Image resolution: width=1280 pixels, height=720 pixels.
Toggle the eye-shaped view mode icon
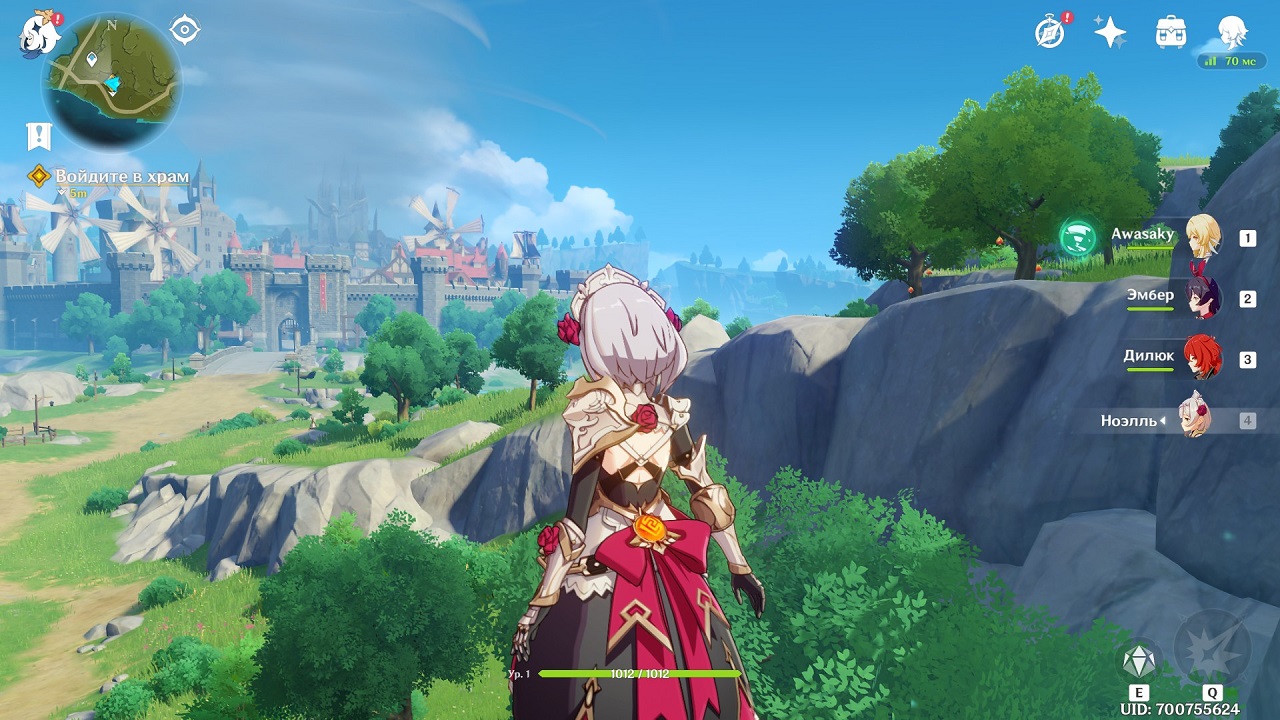click(x=185, y=30)
